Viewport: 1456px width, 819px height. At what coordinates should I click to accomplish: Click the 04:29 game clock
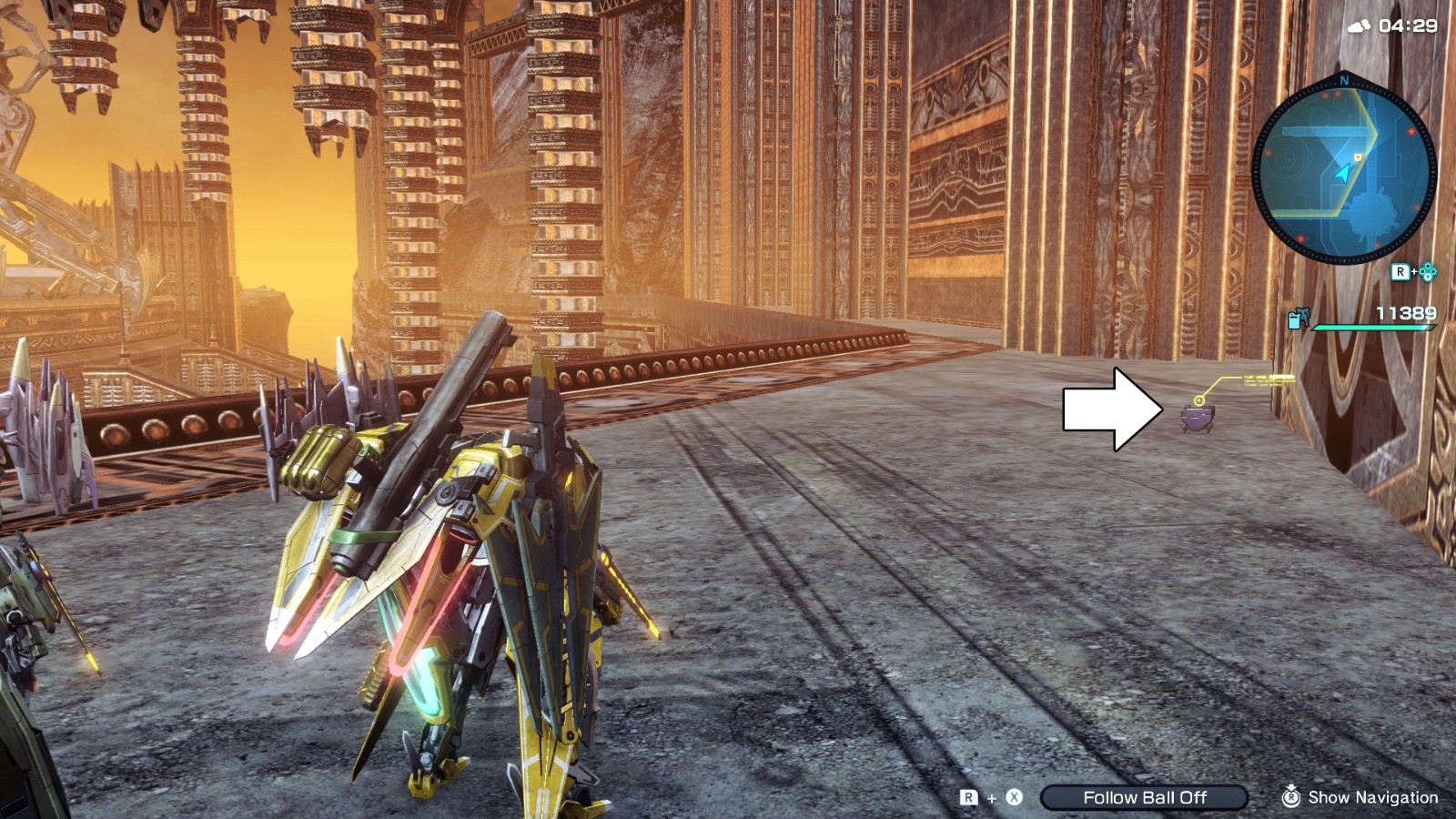click(1408, 25)
